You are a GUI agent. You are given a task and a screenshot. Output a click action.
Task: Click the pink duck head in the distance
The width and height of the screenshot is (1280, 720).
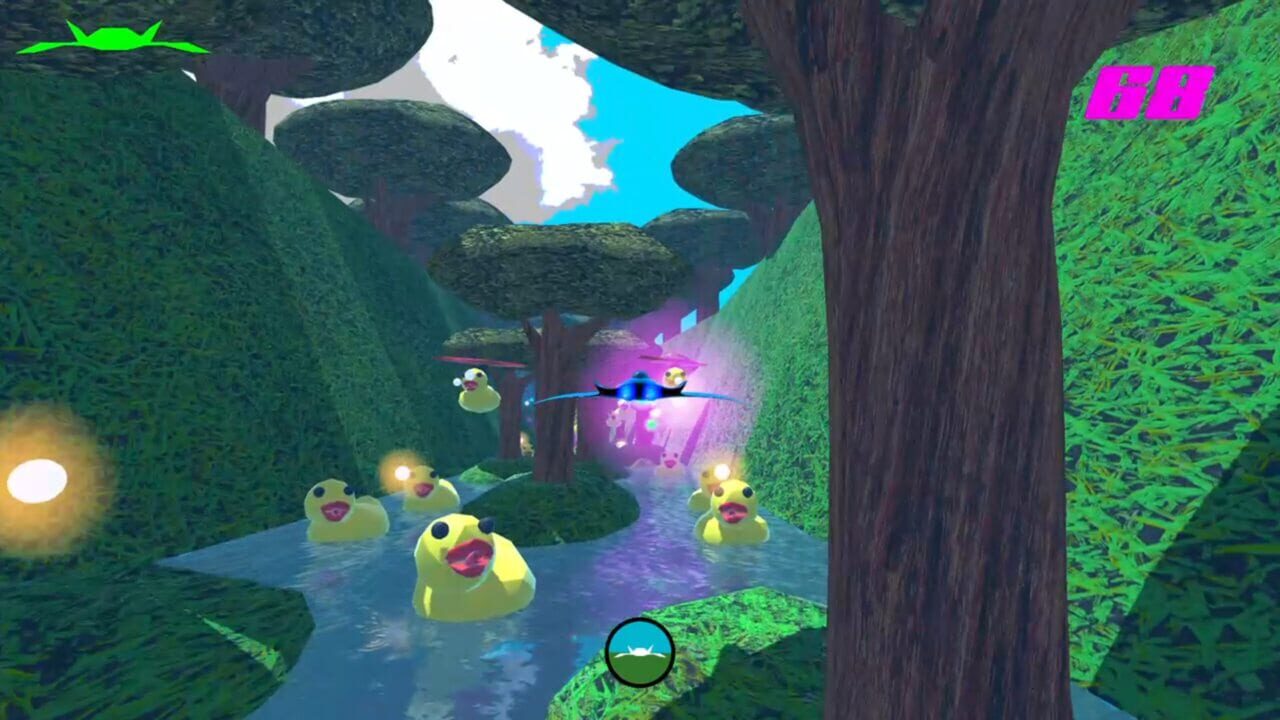[x=668, y=457]
